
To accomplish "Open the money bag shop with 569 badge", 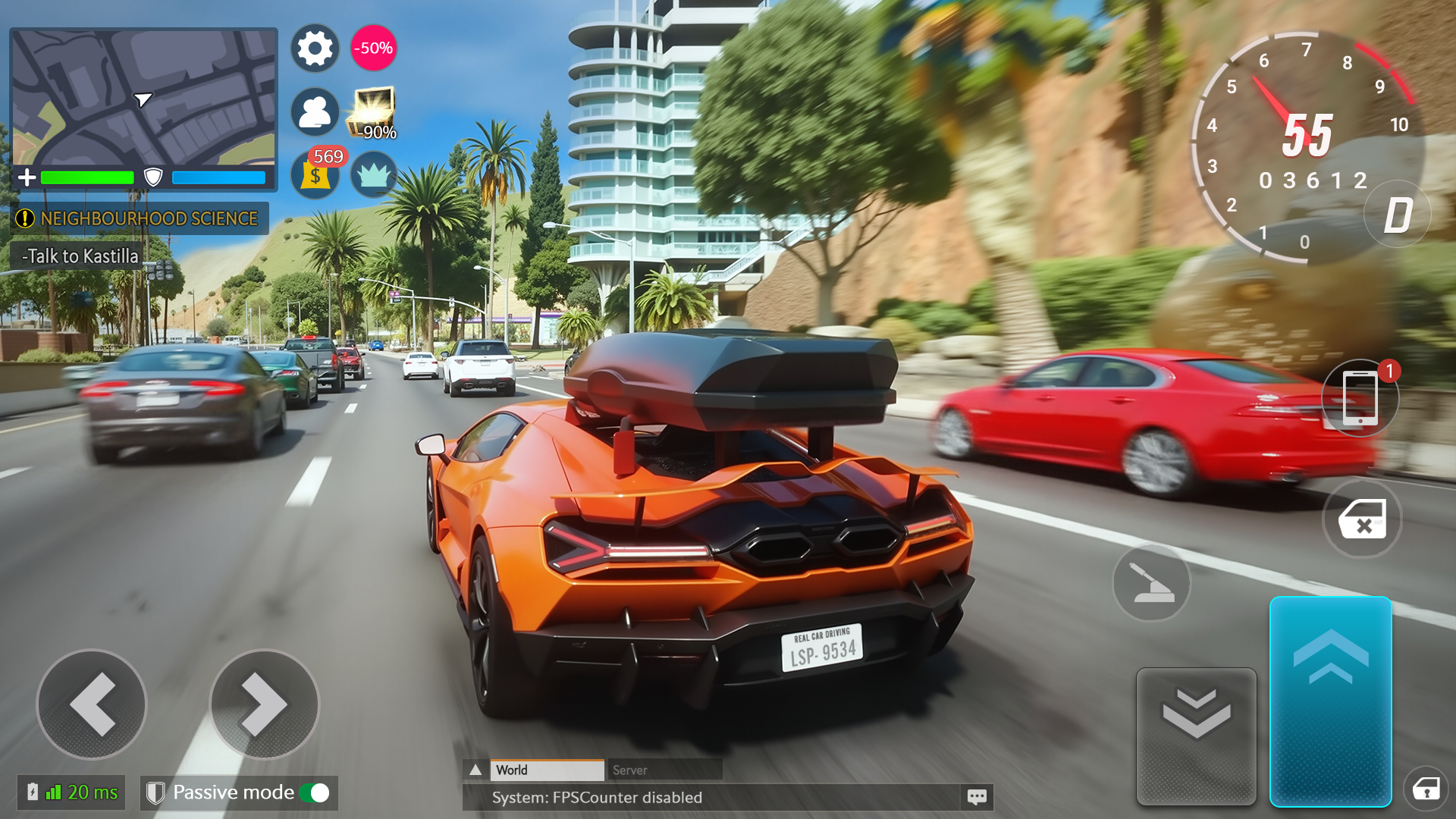I will click(315, 176).
